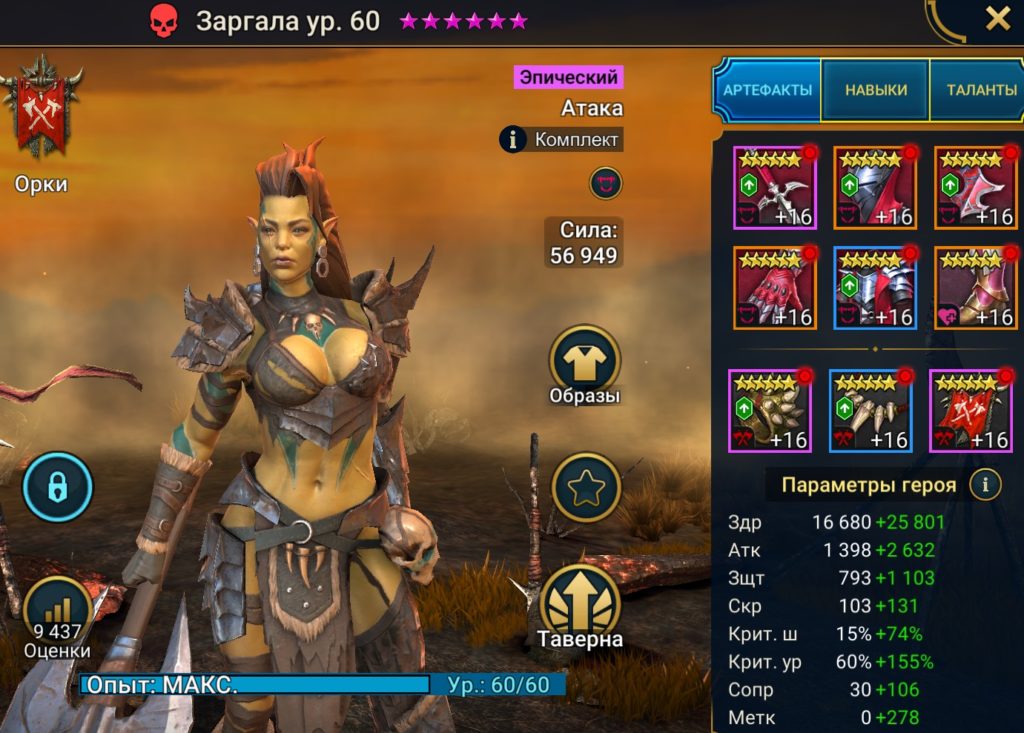Image resolution: width=1024 pixels, height=733 pixels.
Task: Close the hero screen with the X
Action: [997, 19]
